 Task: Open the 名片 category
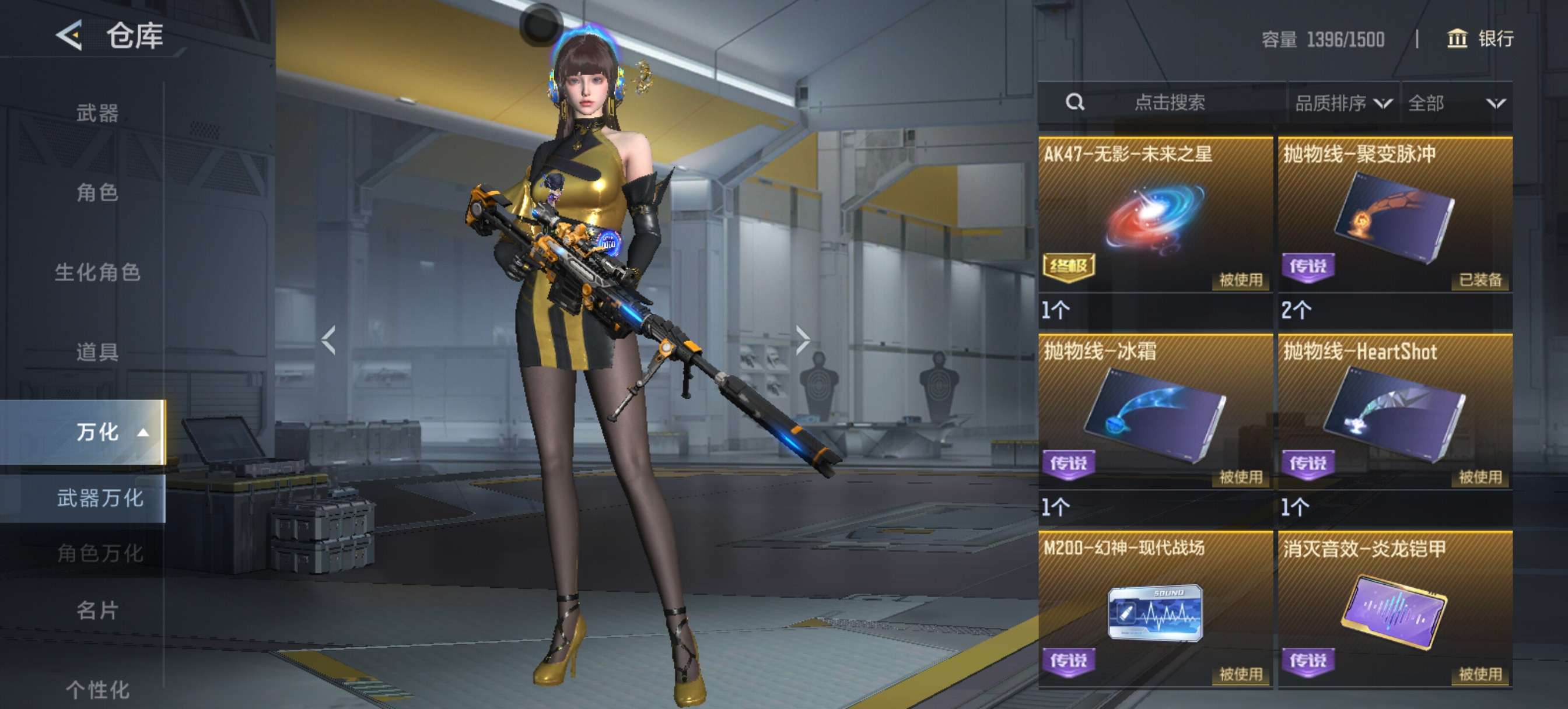tap(97, 610)
